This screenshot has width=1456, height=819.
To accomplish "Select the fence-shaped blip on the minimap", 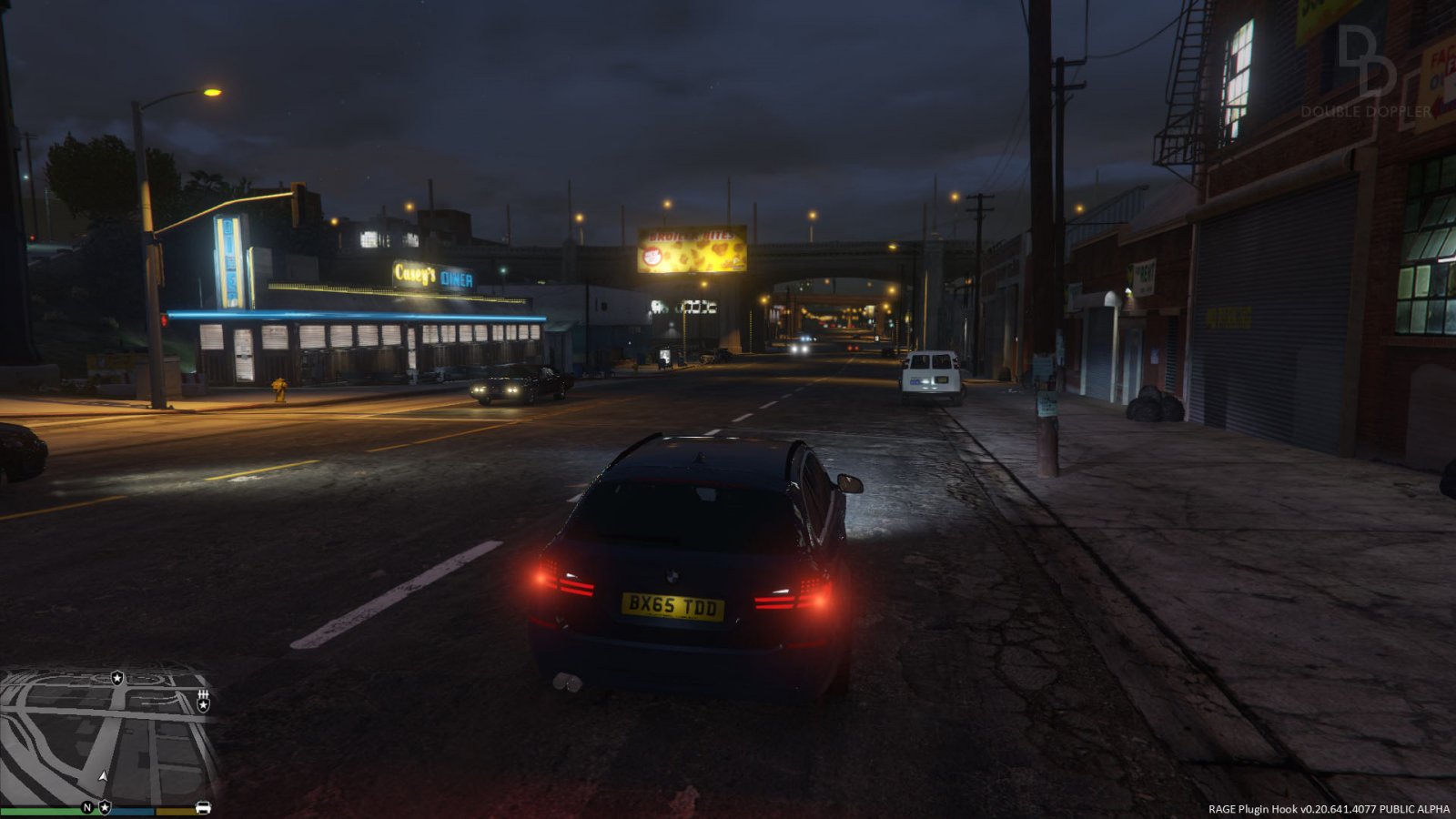I will (x=203, y=695).
